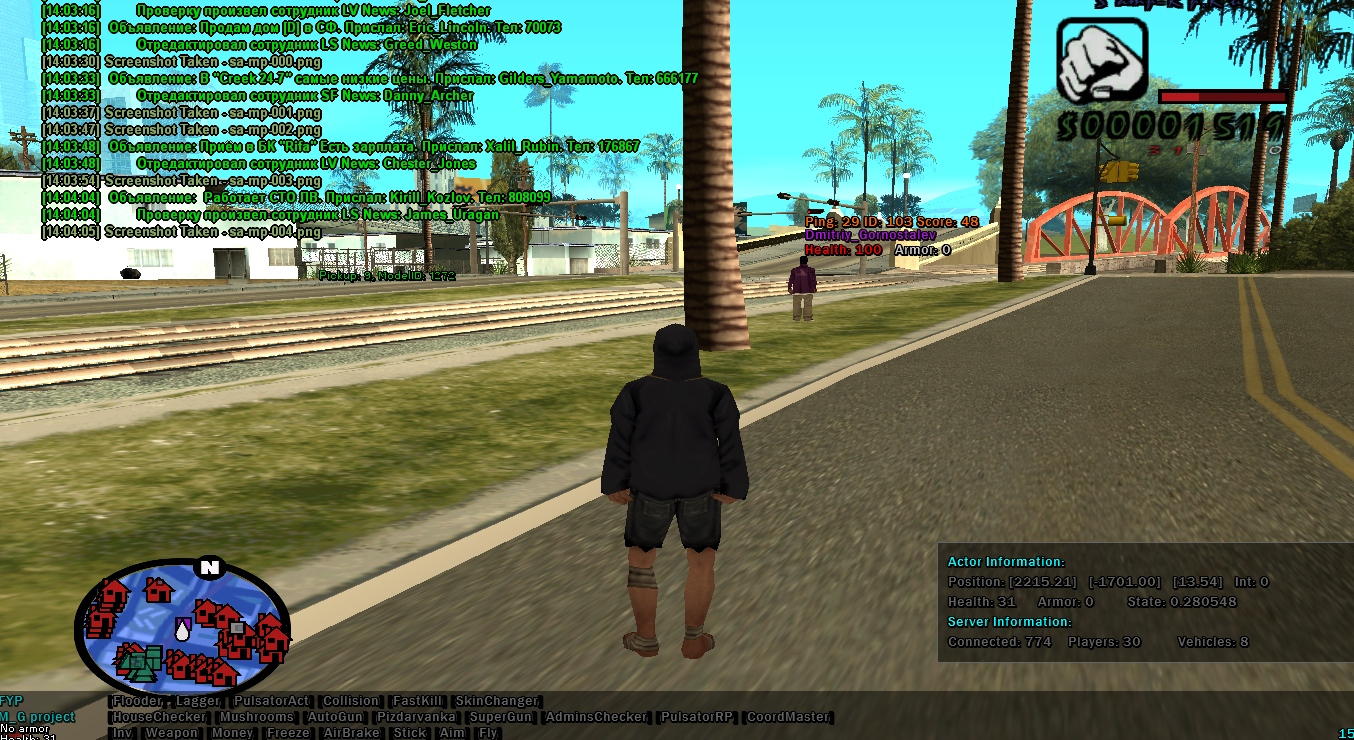Enable the Lagger function
Image resolution: width=1354 pixels, height=740 pixels.
point(197,701)
